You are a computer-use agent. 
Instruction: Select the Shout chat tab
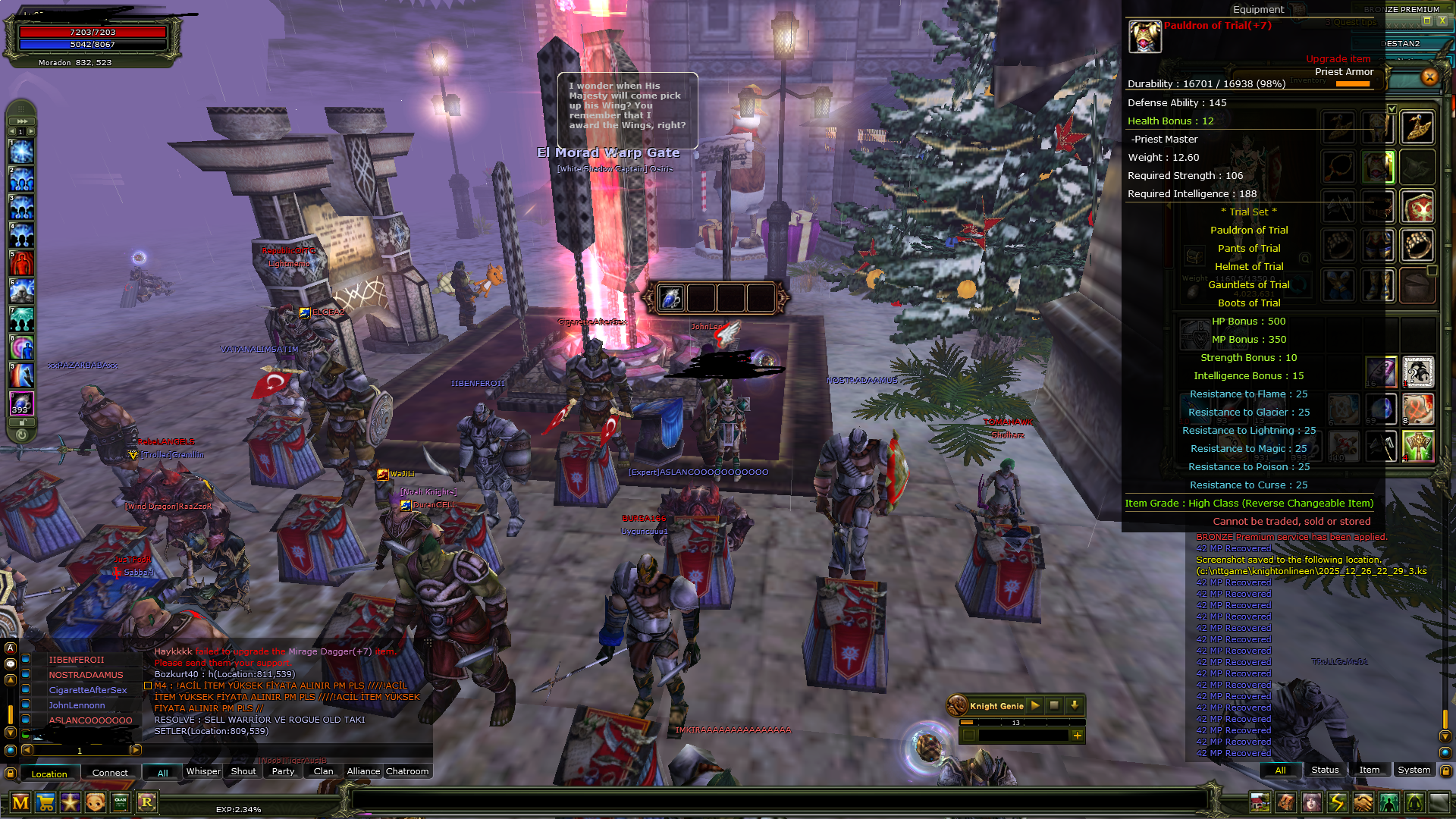[x=243, y=771]
